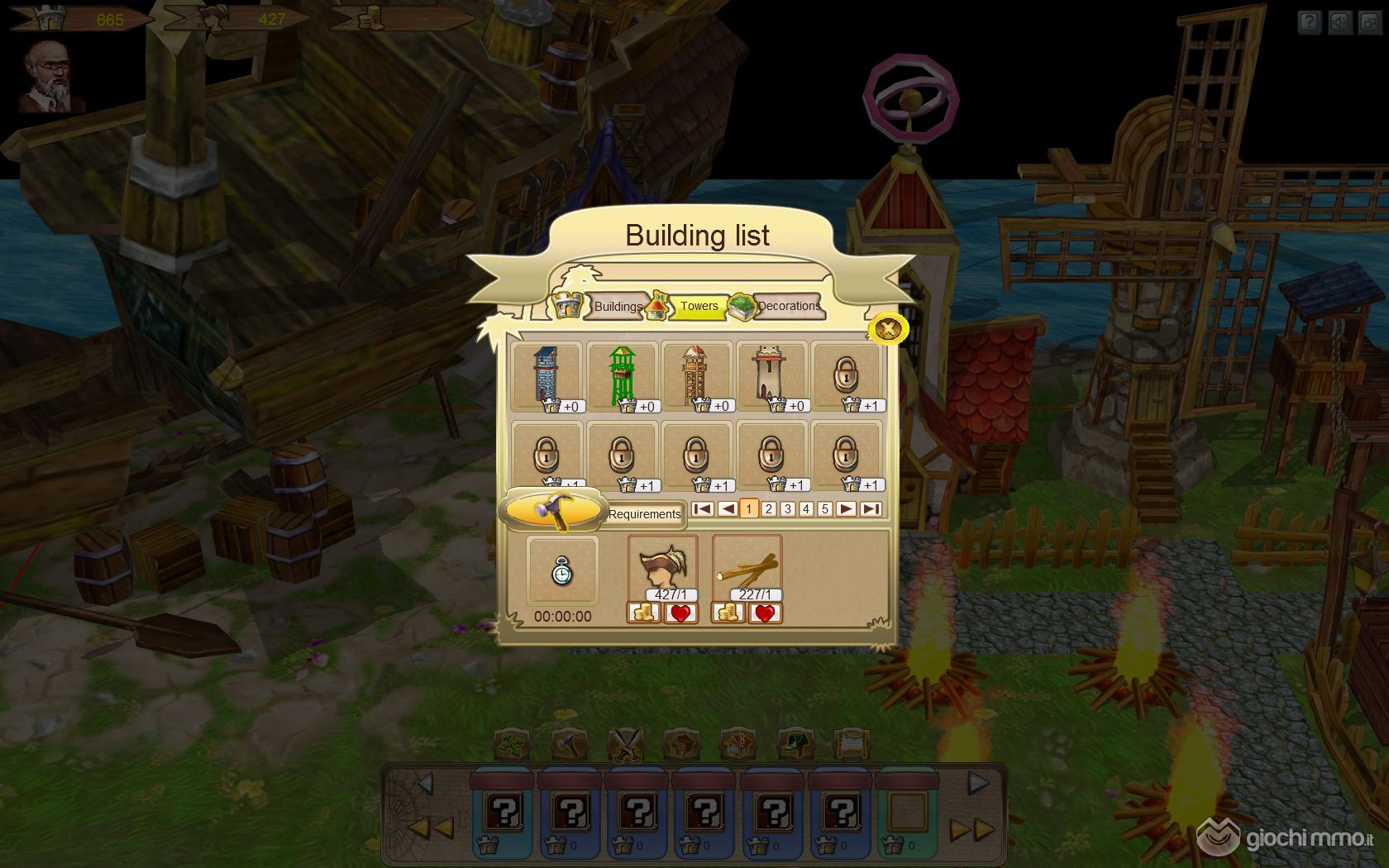The width and height of the screenshot is (1389, 868).
Task: Skip to the last building page
Action: (x=870, y=509)
